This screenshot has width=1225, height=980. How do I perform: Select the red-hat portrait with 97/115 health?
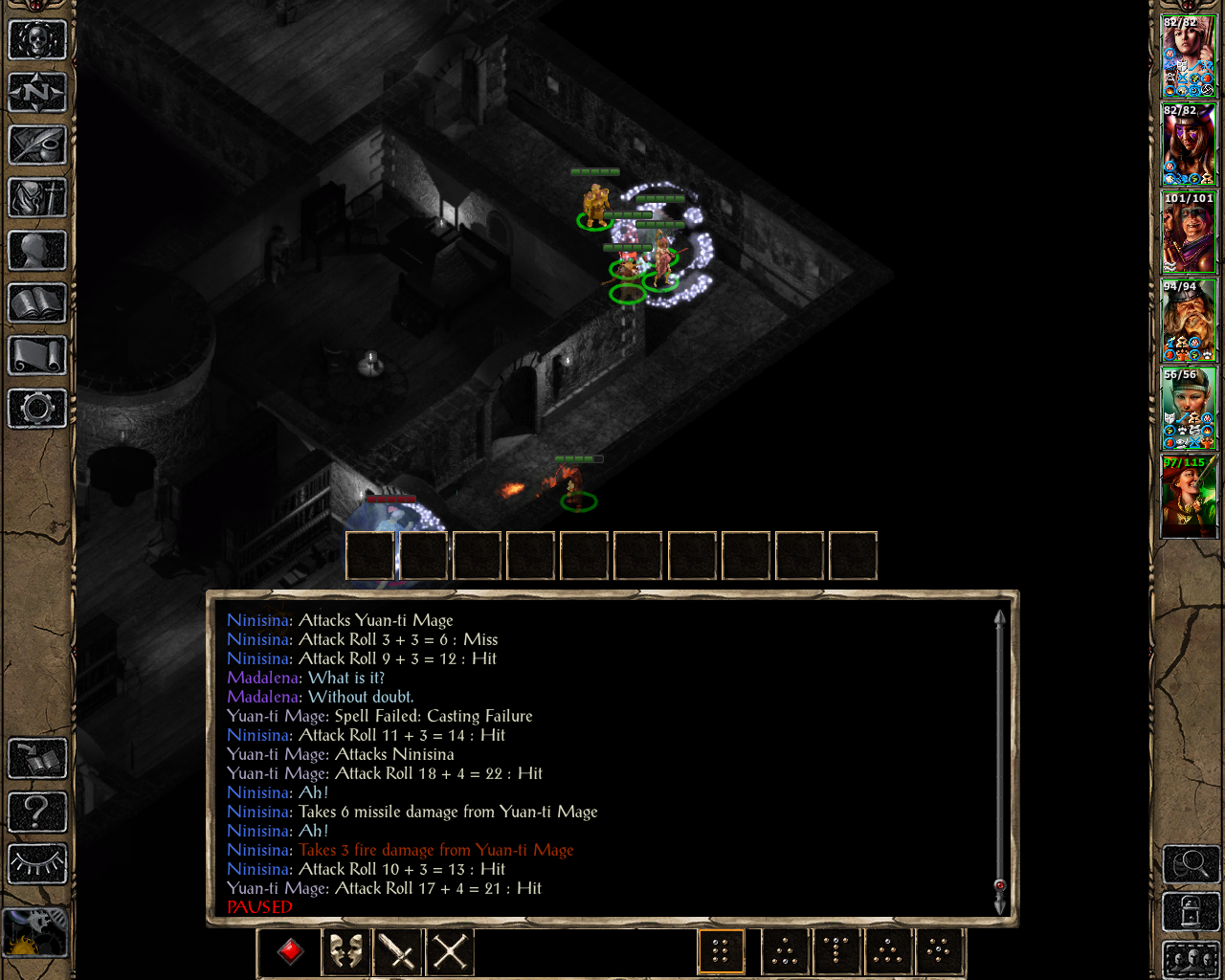(x=1189, y=497)
